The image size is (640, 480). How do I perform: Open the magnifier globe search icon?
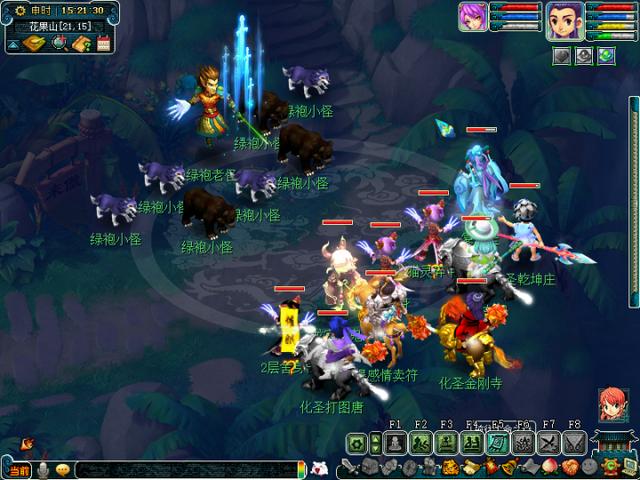tap(59, 43)
